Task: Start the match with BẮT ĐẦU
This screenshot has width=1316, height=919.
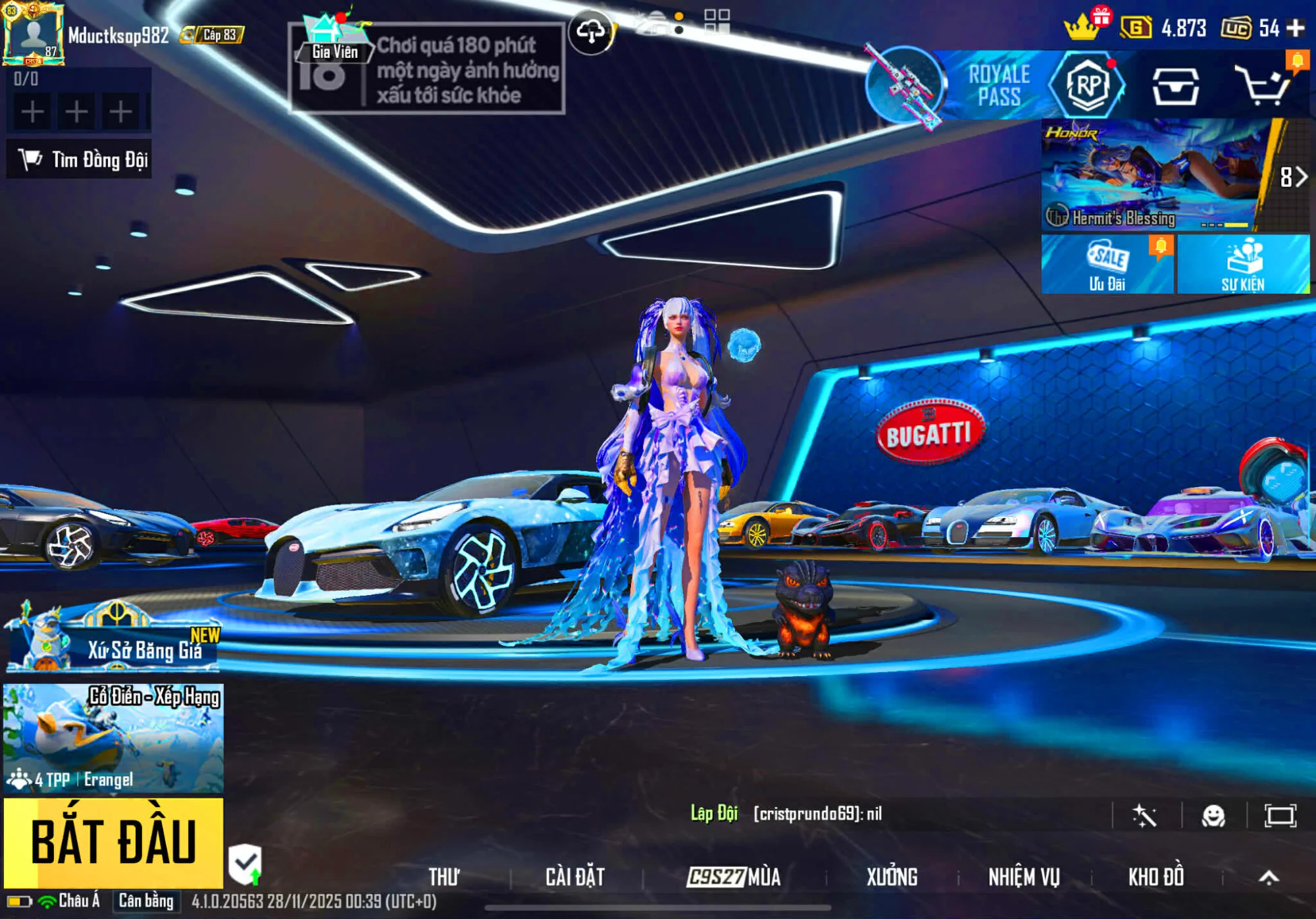Action: [x=113, y=843]
